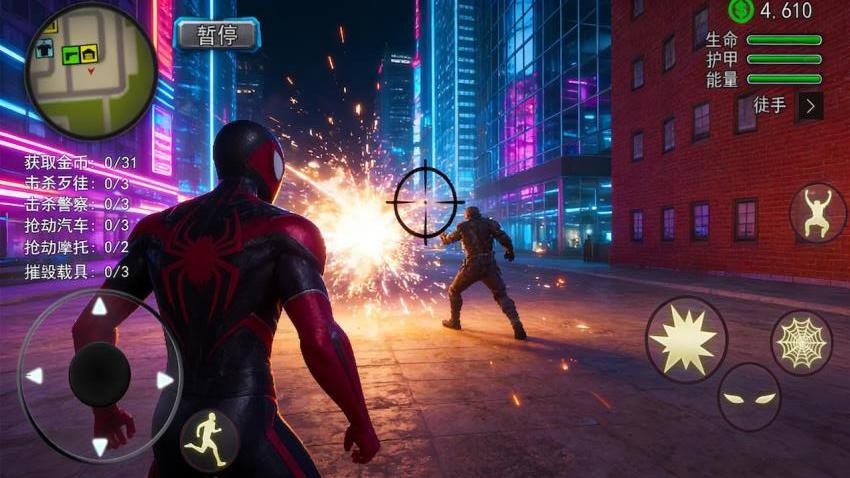Select the 摧毁载具 objective in the tracker
Viewport: 850px width, 478px height.
click(77, 271)
